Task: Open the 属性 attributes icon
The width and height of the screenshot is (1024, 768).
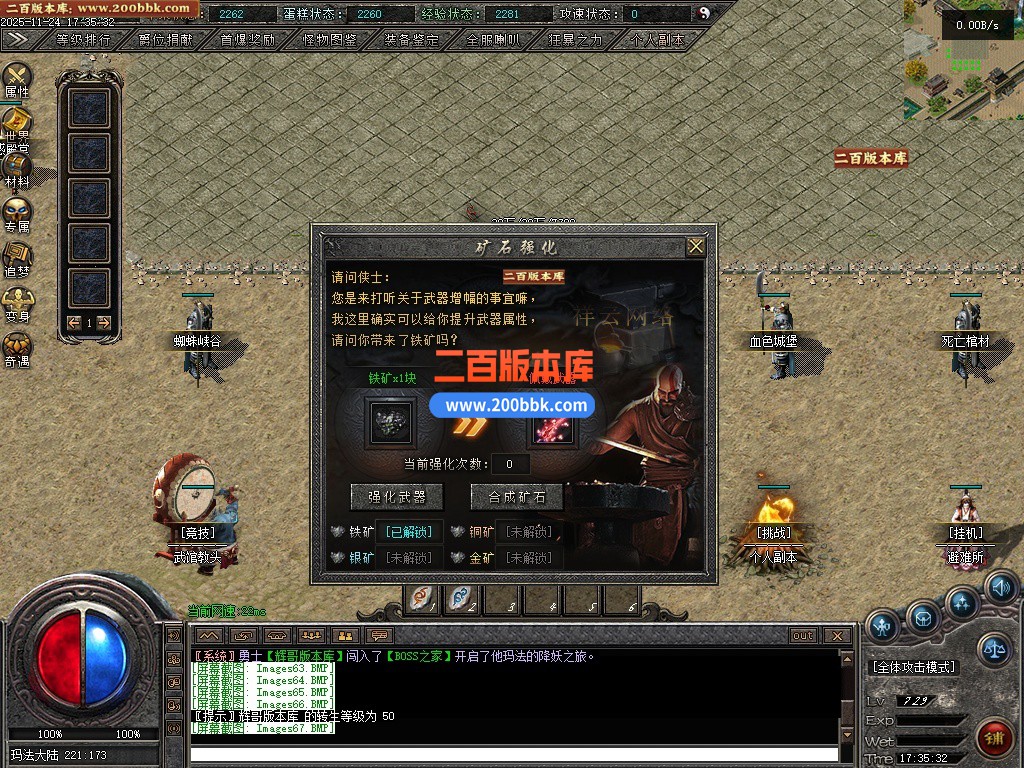Action: 17,77
